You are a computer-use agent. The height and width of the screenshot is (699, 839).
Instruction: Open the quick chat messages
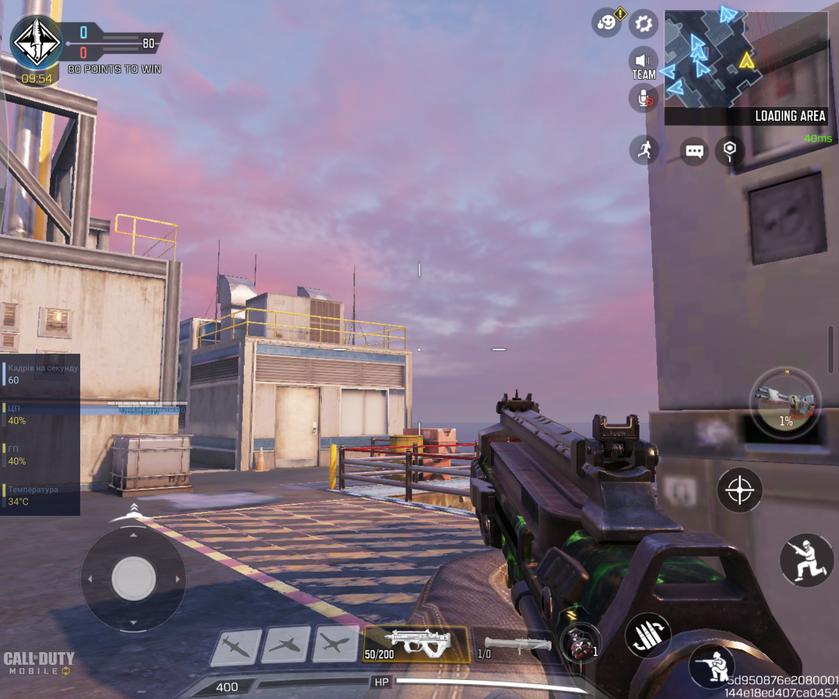tap(694, 151)
